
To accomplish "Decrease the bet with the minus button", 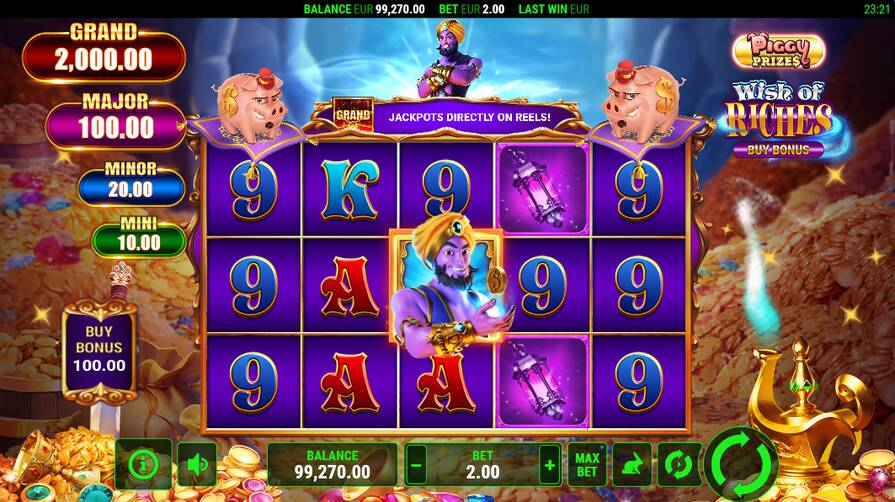I will pos(416,464).
